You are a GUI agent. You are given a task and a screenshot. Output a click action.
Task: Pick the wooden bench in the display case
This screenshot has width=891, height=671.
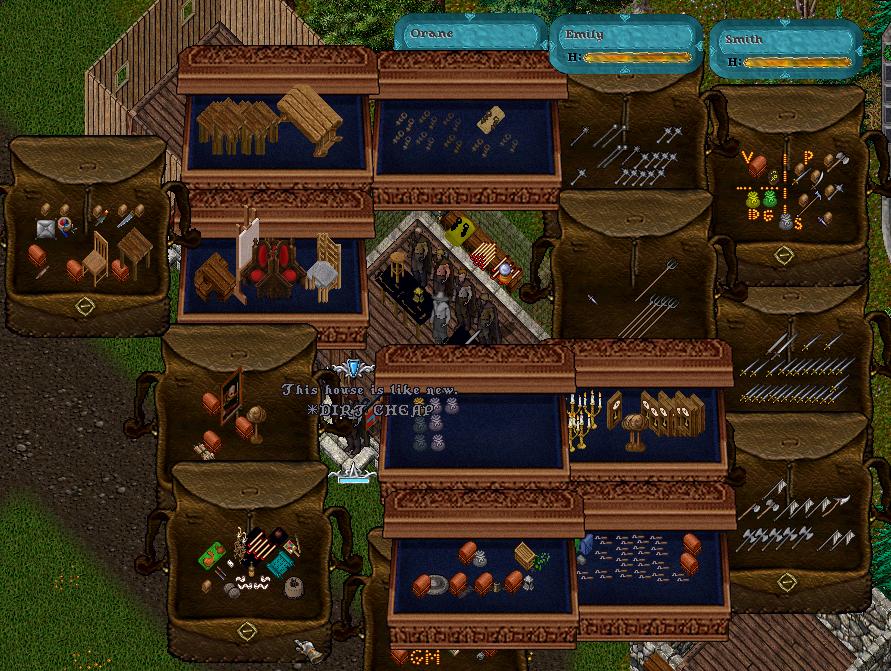point(311,116)
